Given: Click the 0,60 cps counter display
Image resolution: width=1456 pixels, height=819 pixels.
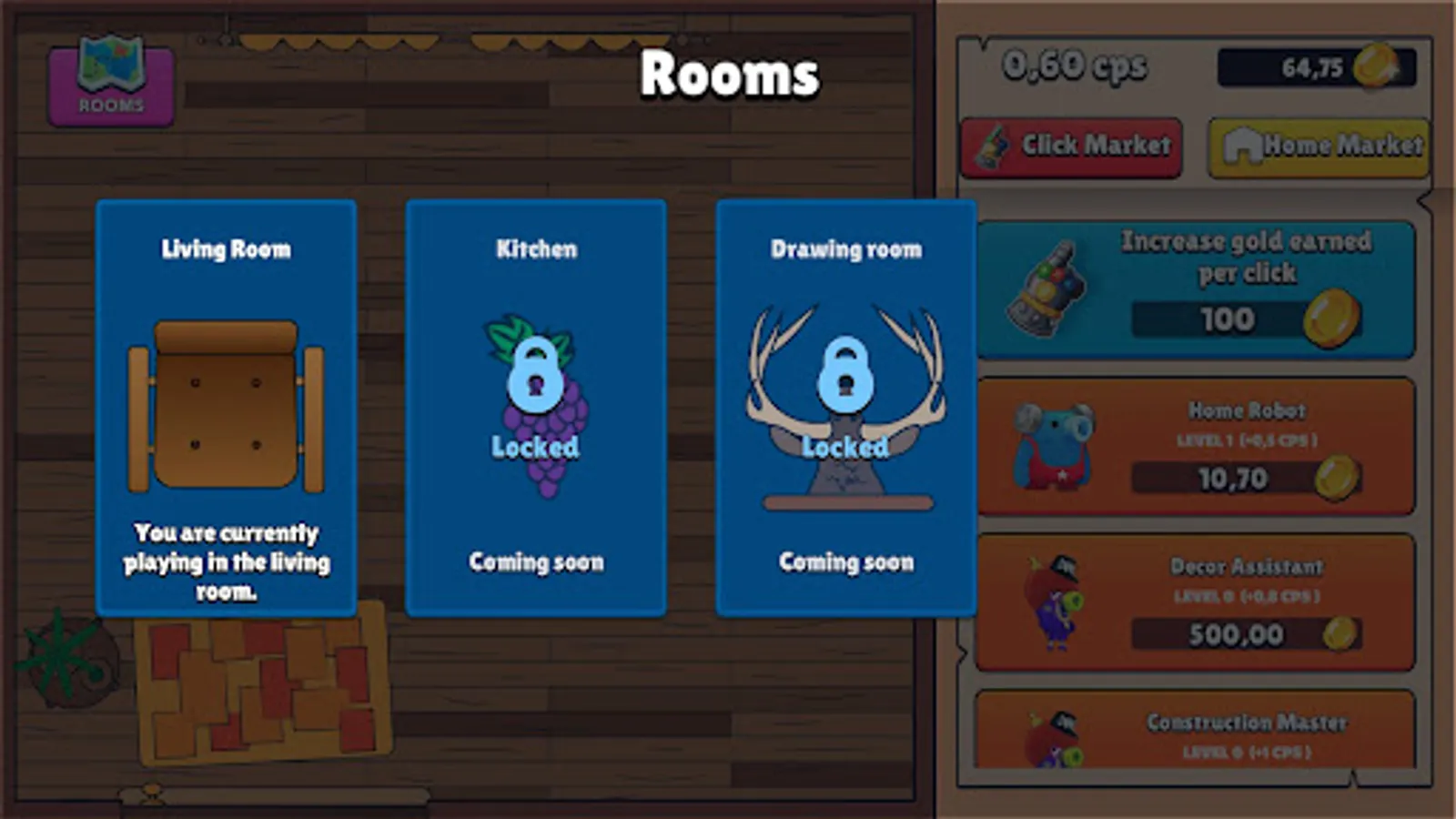Looking at the screenshot, I should [1076, 64].
